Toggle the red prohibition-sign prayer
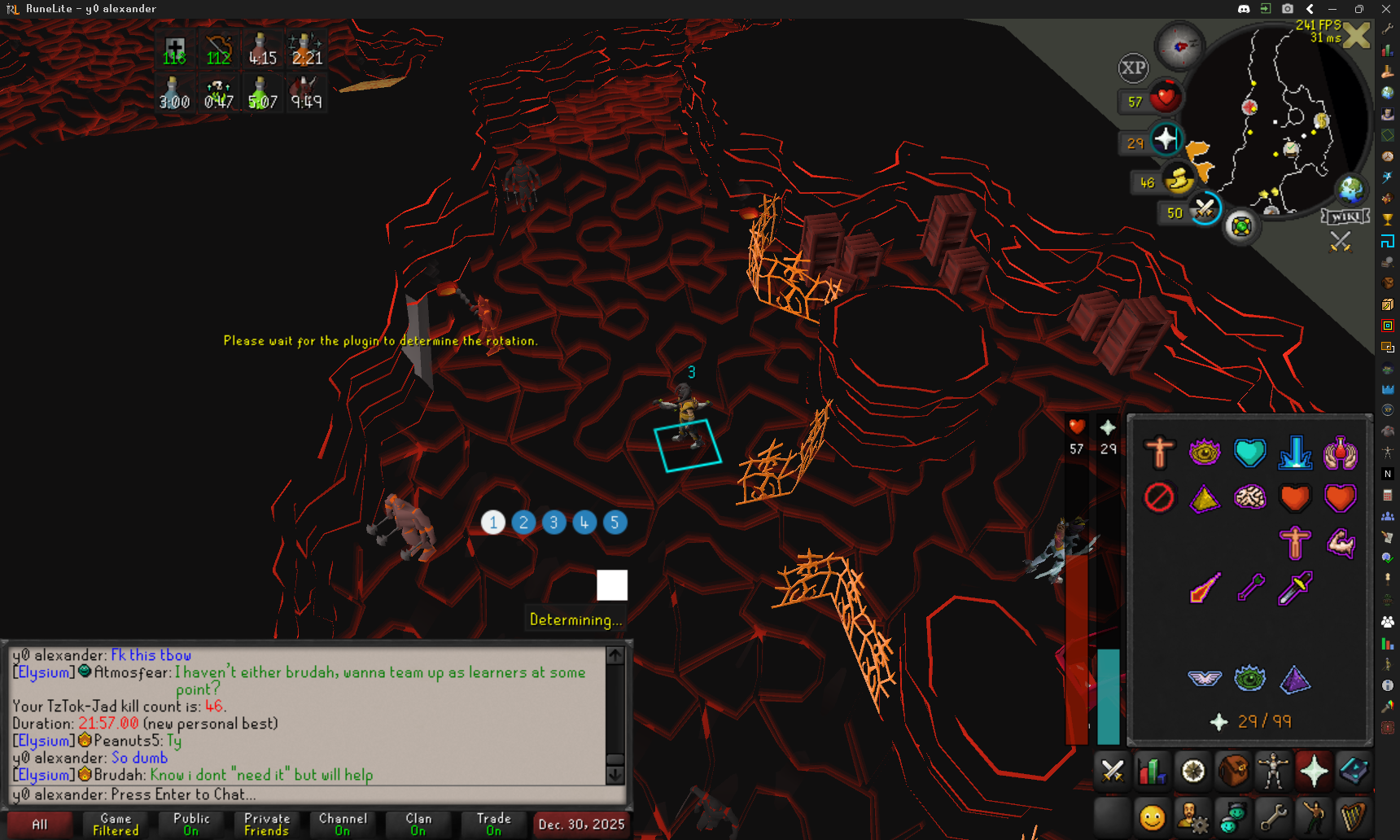1400x840 pixels. point(1159,497)
